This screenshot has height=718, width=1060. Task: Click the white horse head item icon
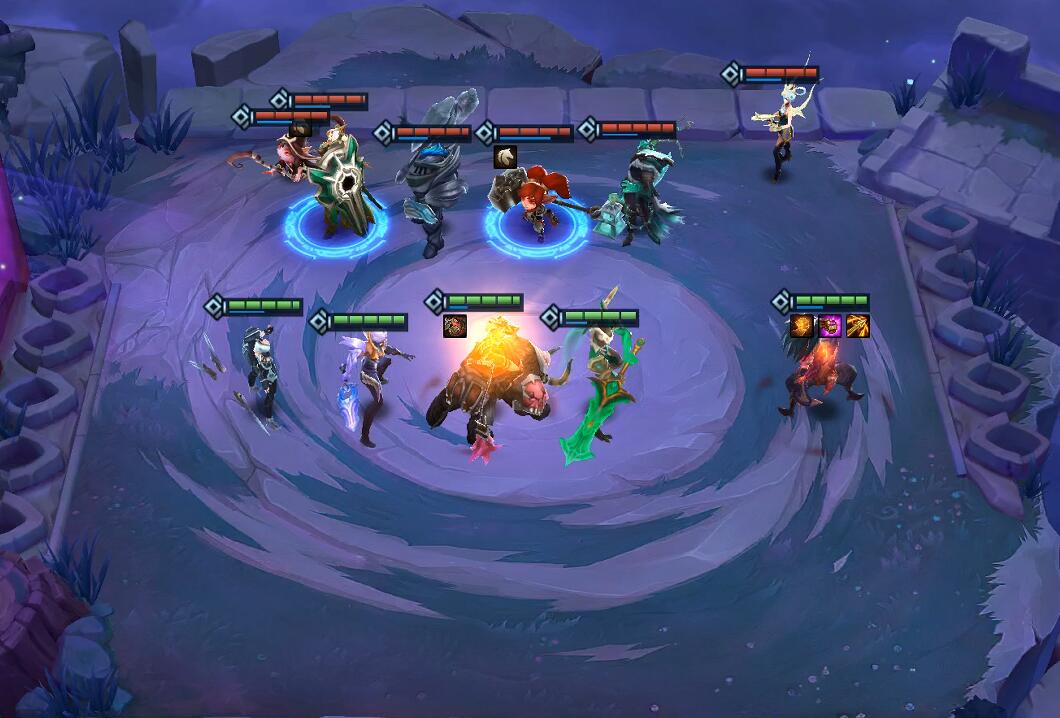pyautogui.click(x=505, y=156)
